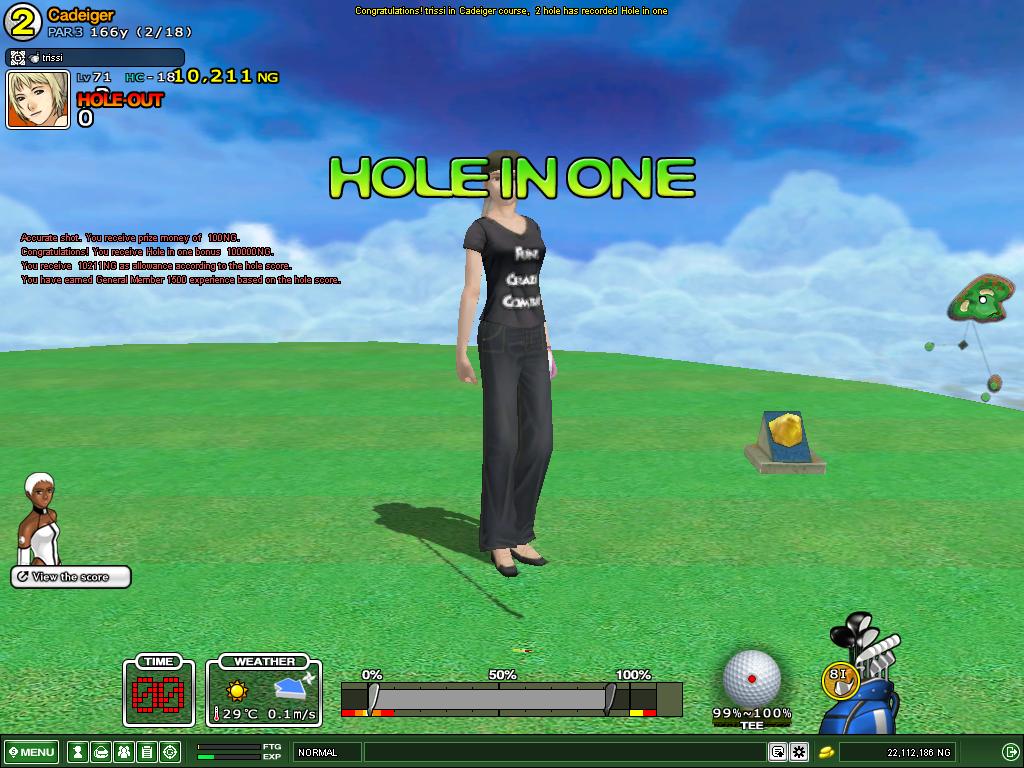Open the MENU button
This screenshot has width=1024, height=768.
click(x=32, y=752)
